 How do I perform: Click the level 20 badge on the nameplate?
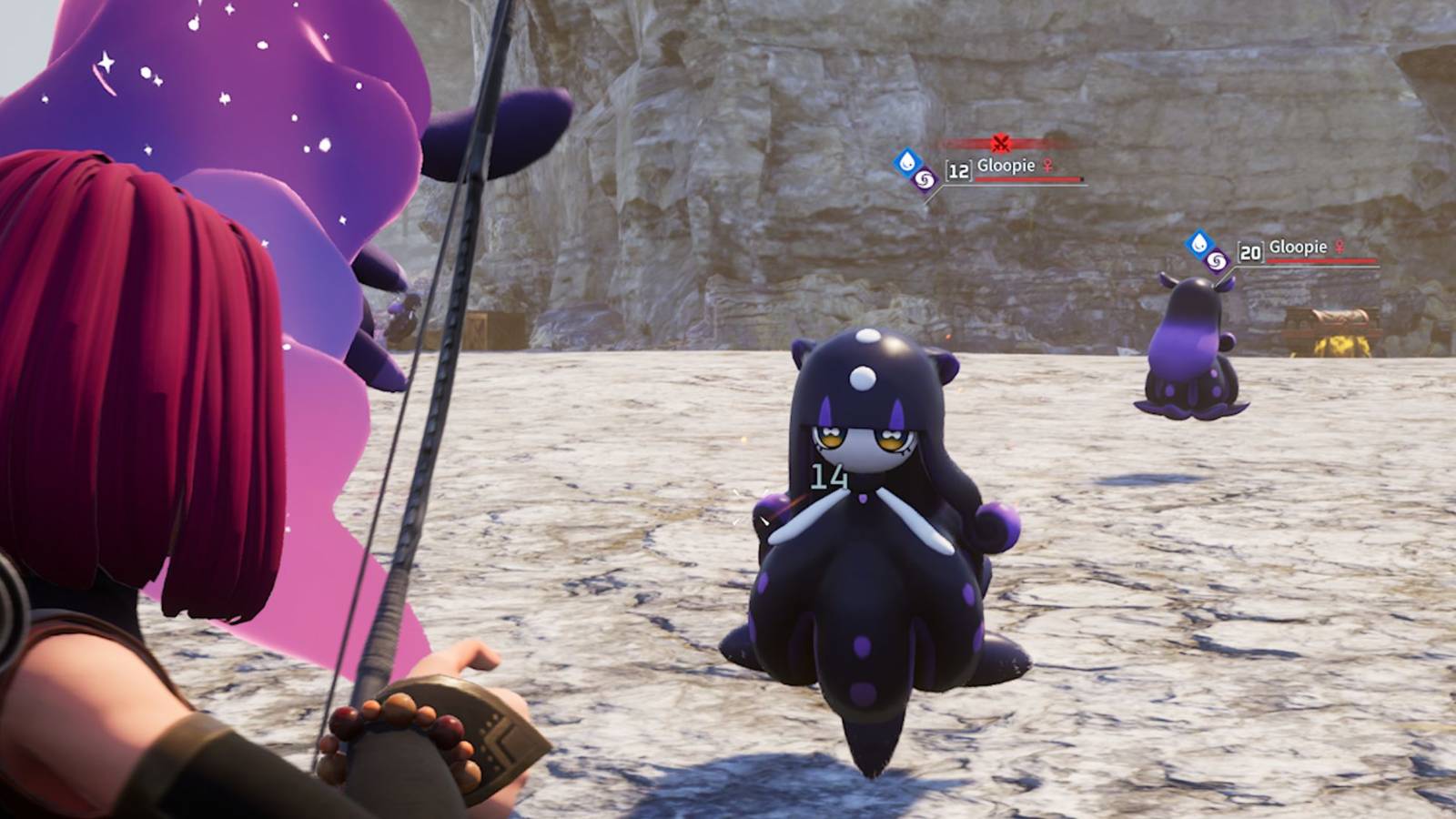[x=1249, y=252]
